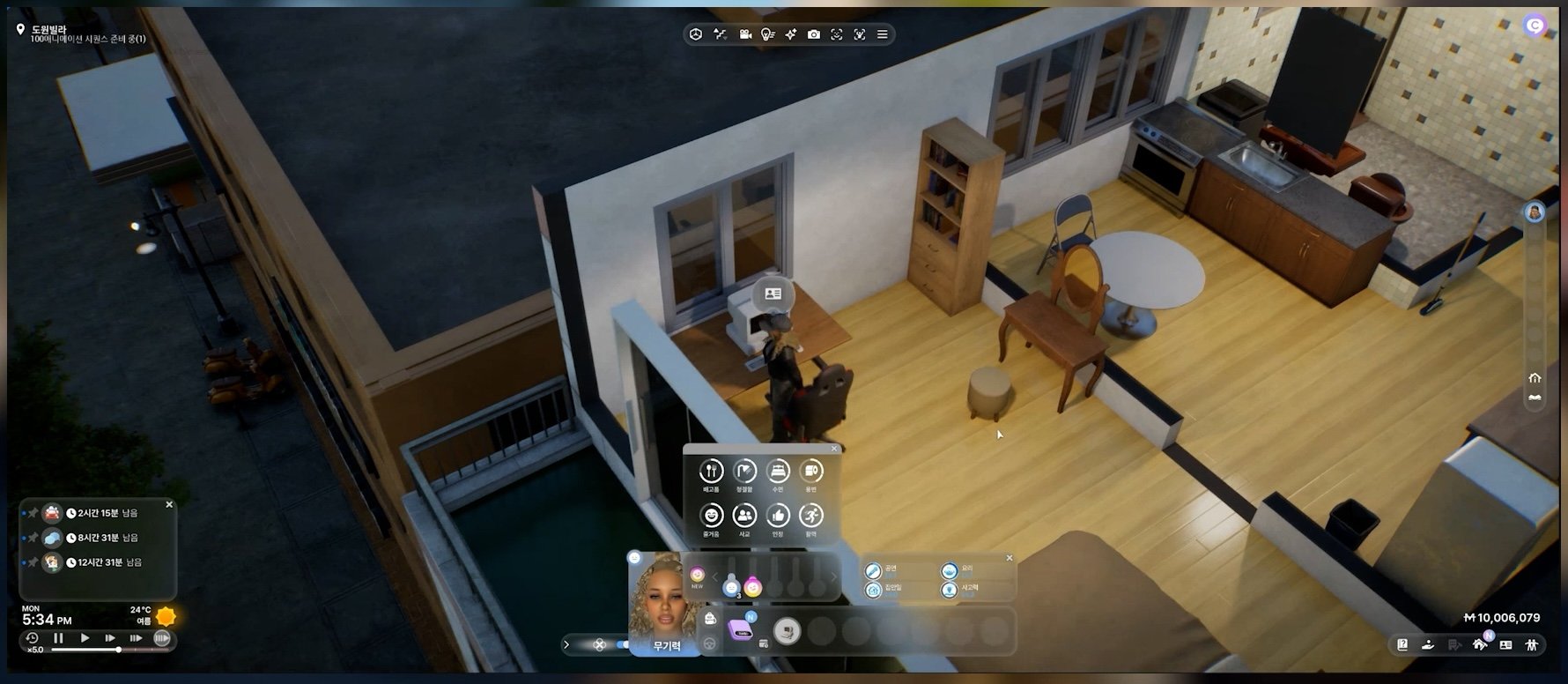Click the light bulb toolbar icon

point(767,34)
